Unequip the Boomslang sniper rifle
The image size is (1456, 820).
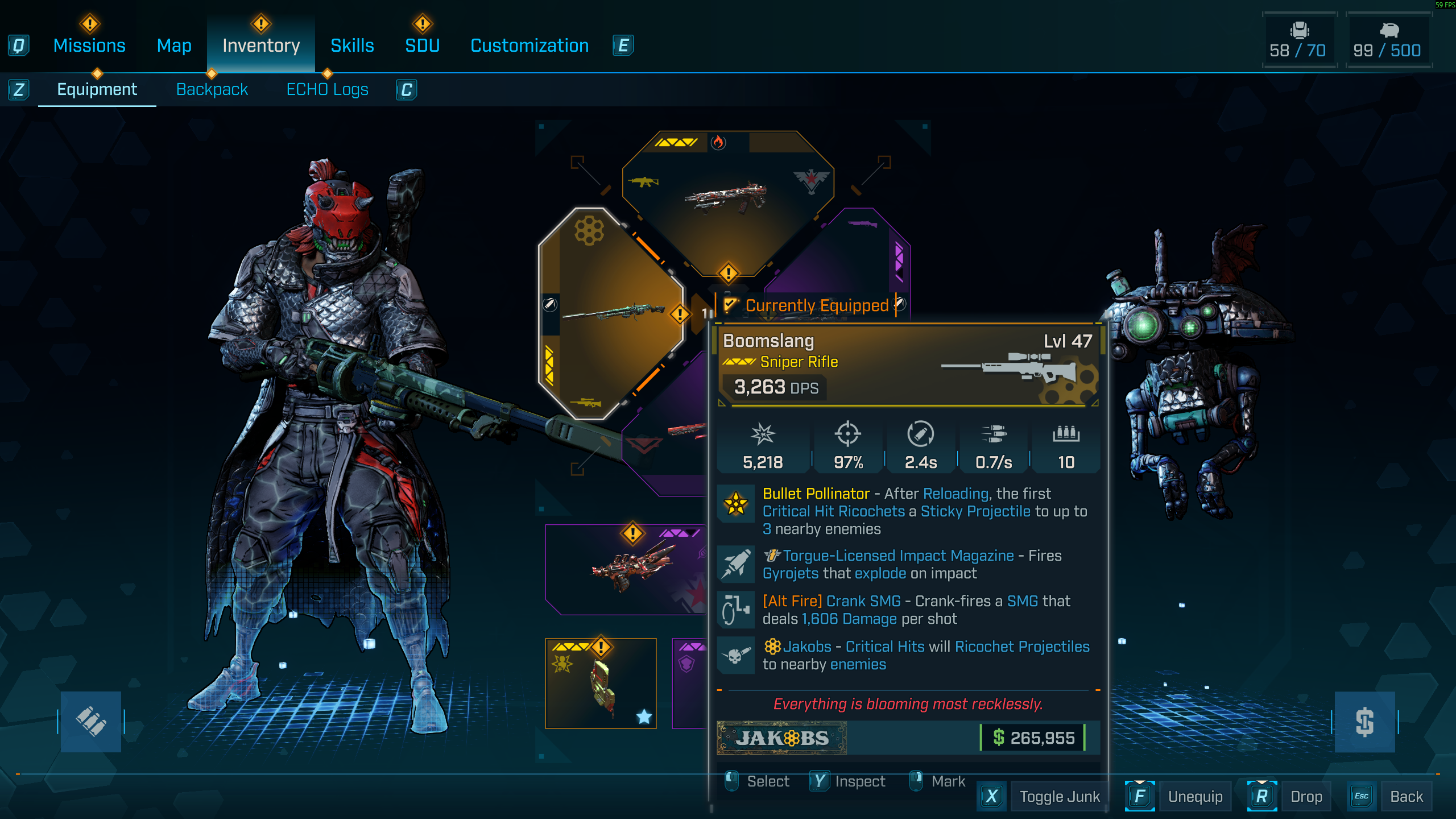1195,797
